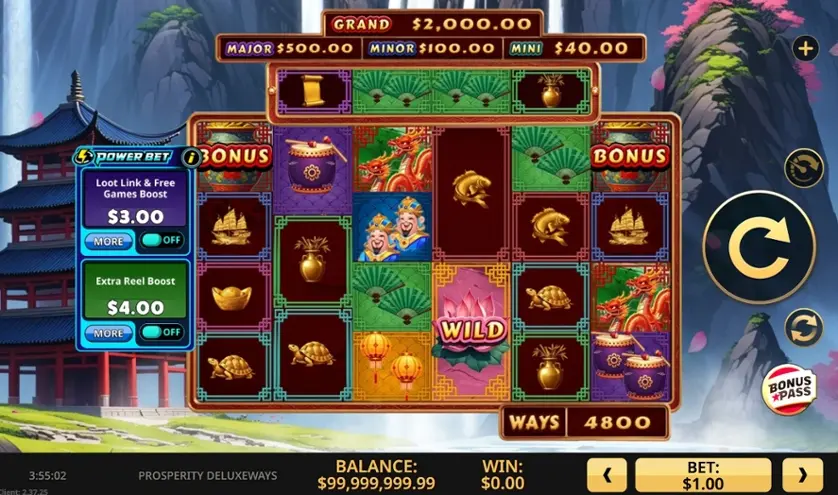Open the Power Bet info icon
Image resolution: width=838 pixels, height=495 pixels.
click(x=189, y=157)
